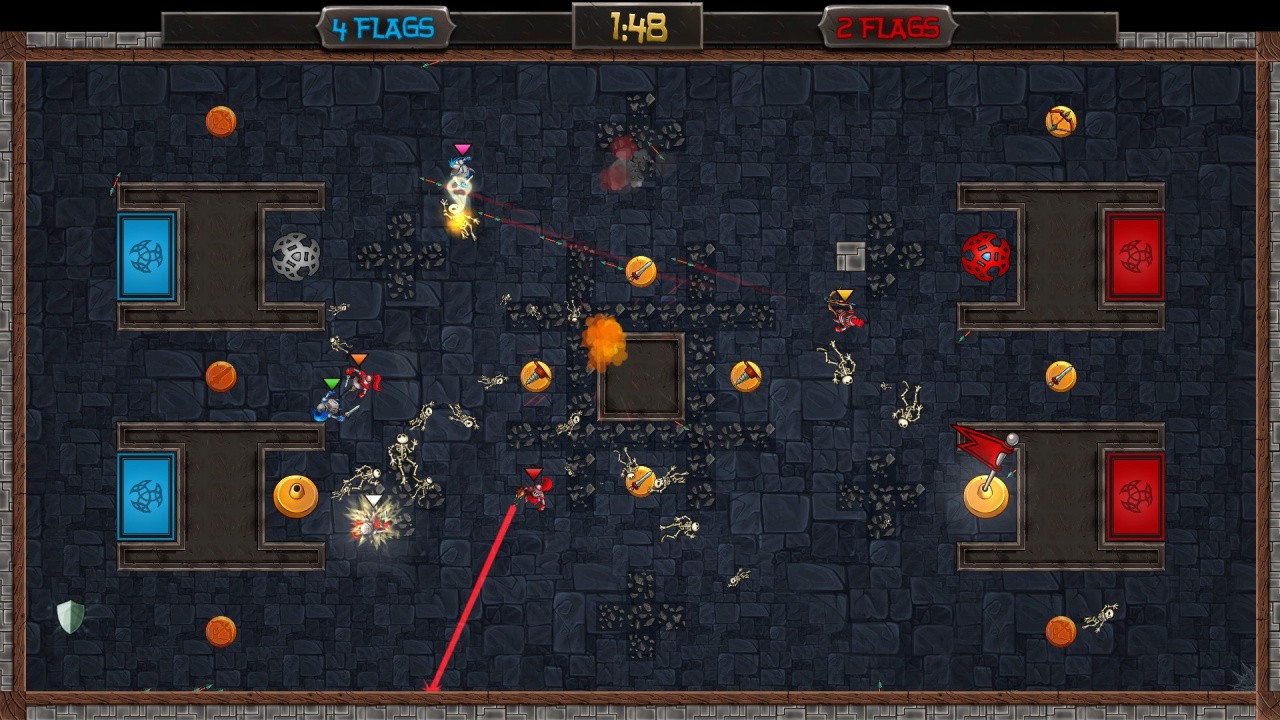Click the gray soccer ball near the blue base

click(x=295, y=255)
